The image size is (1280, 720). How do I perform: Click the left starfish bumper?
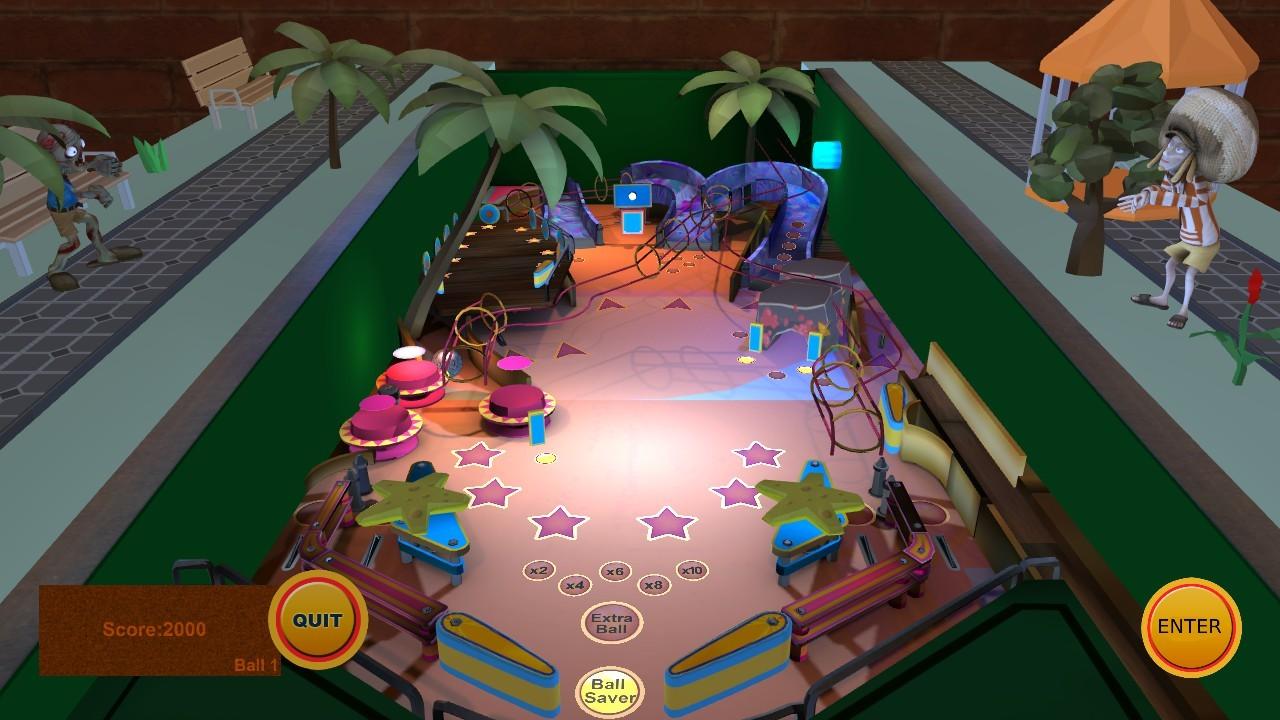[413, 498]
